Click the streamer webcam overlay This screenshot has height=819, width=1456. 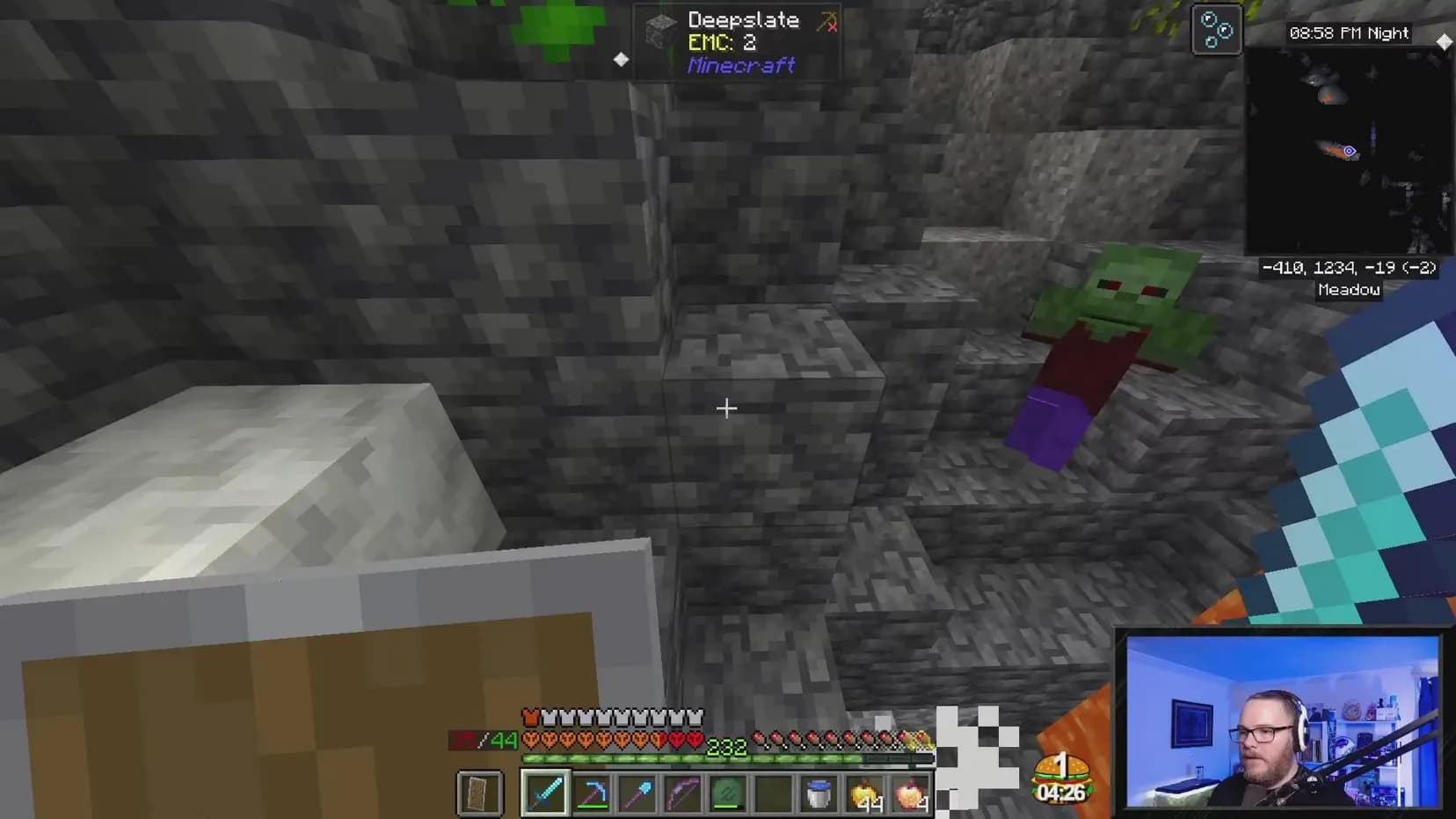(1282, 721)
